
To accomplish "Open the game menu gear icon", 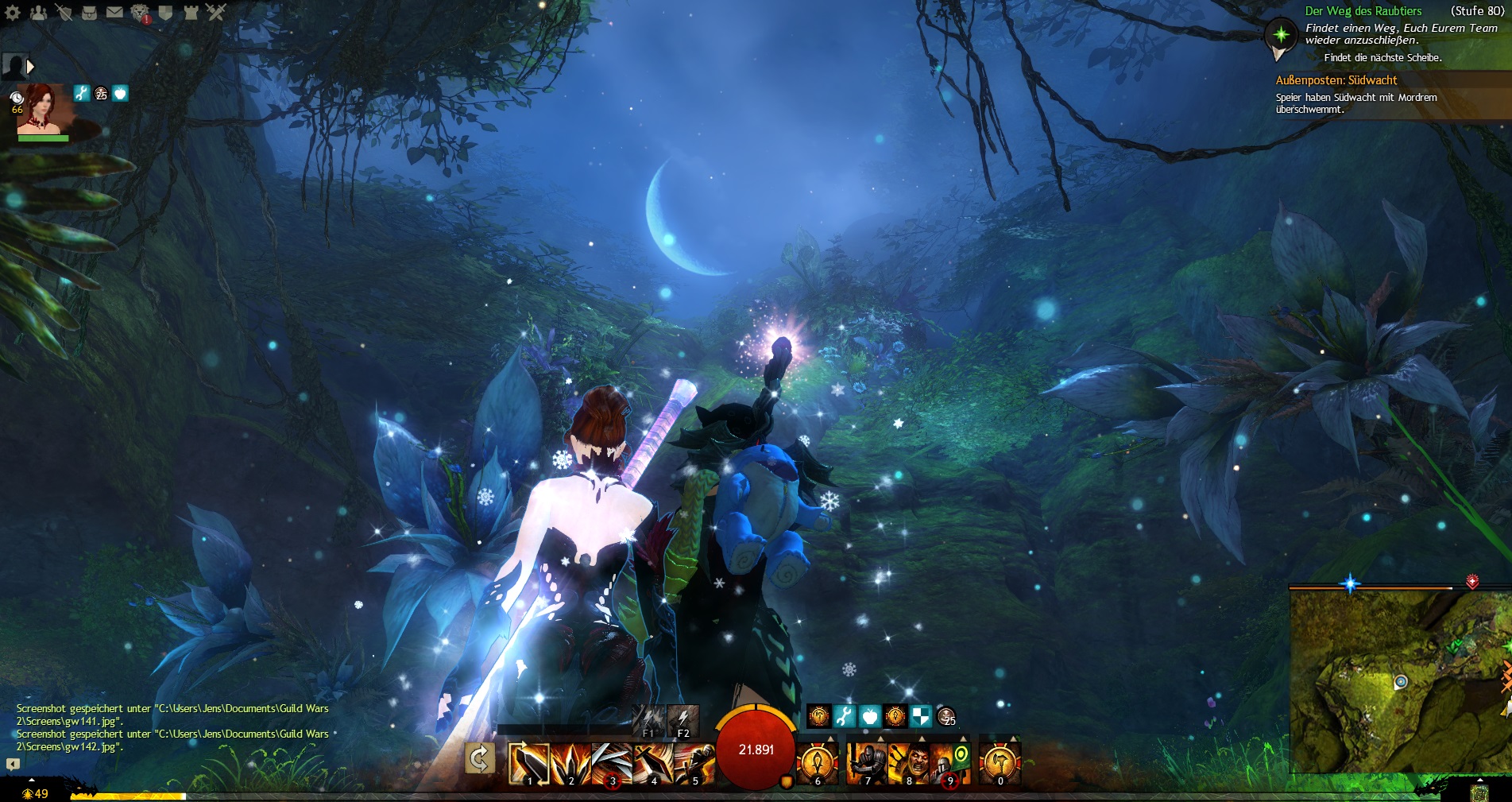I will tap(13, 12).
